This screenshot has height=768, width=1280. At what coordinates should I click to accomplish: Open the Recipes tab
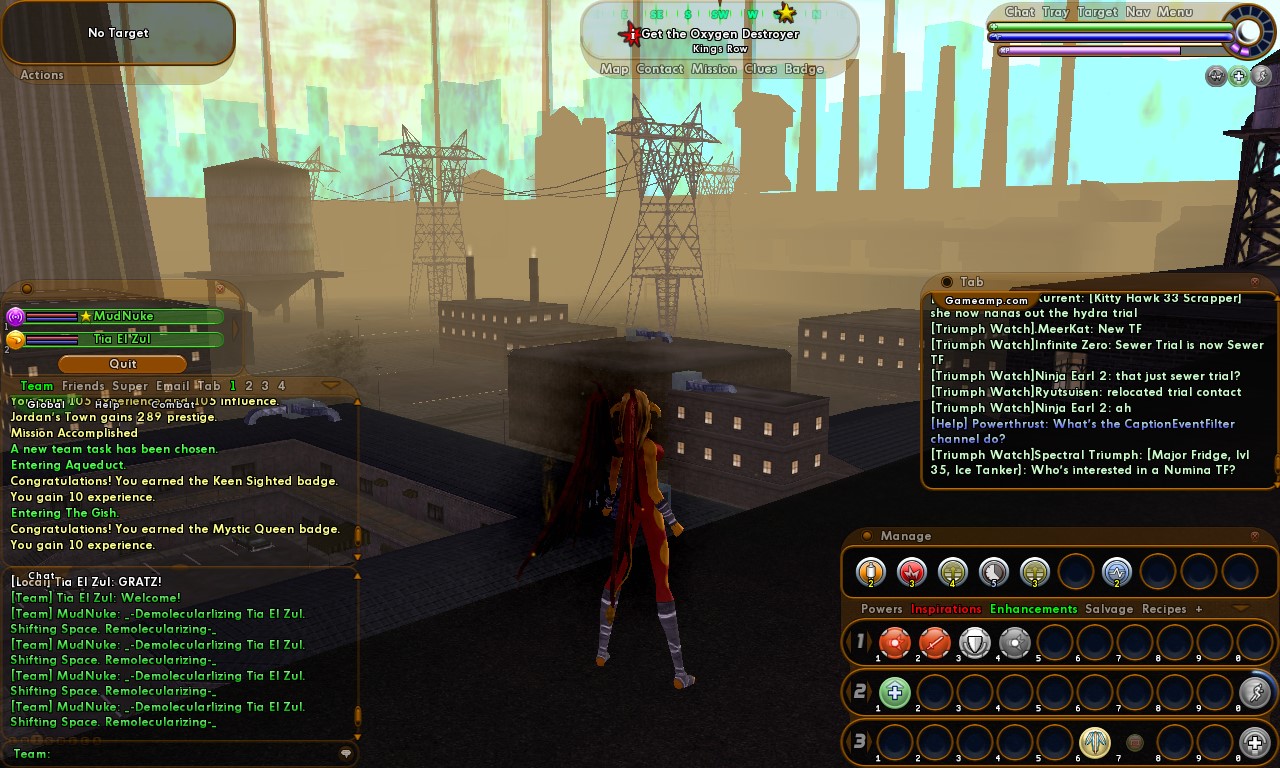tap(1164, 609)
